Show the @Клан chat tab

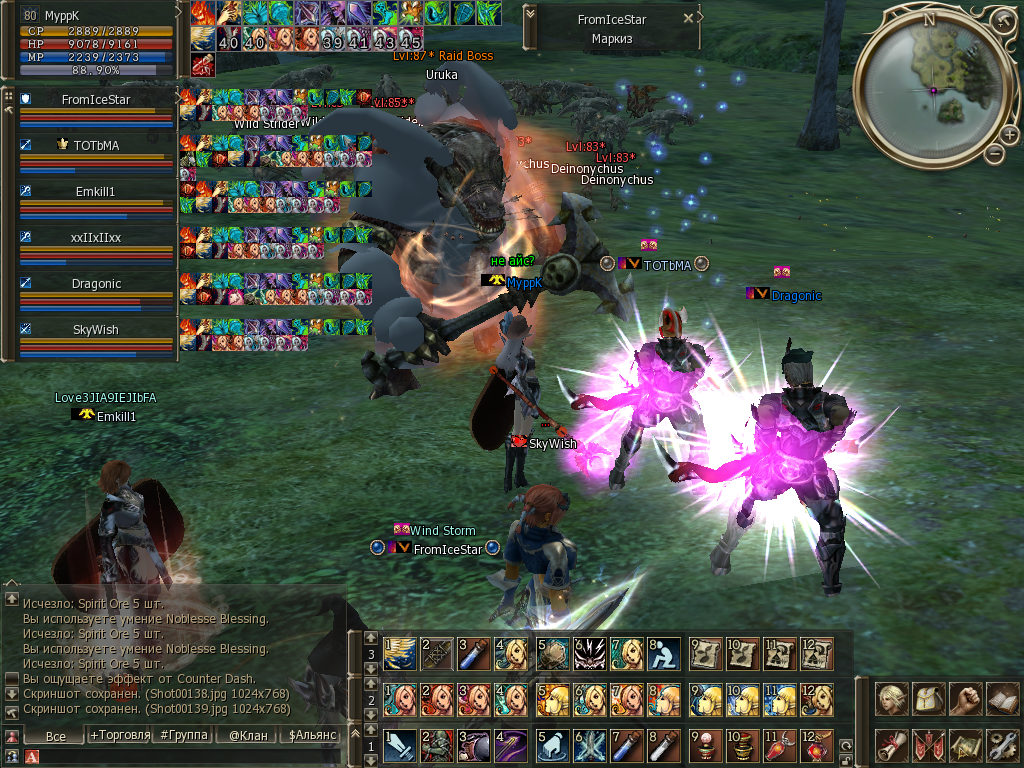248,736
